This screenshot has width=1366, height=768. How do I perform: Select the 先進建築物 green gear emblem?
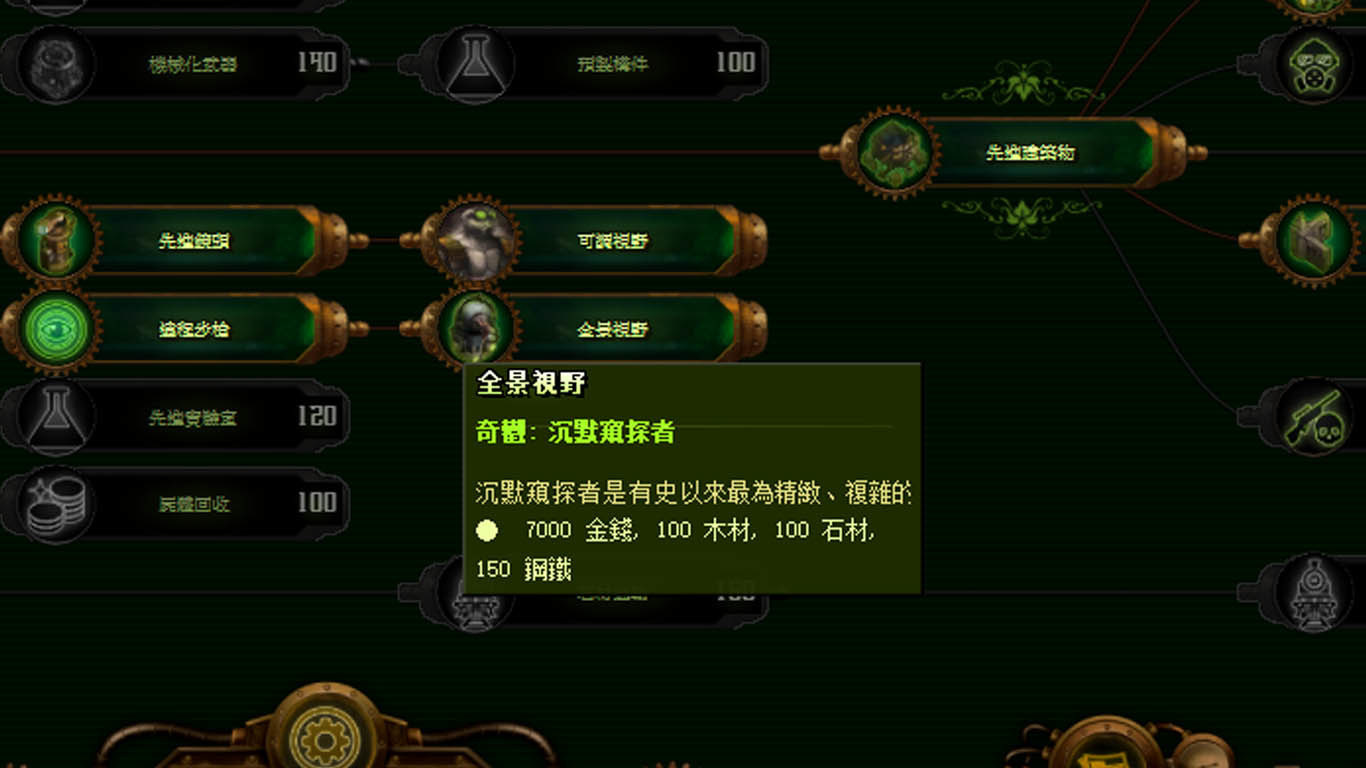pos(893,152)
